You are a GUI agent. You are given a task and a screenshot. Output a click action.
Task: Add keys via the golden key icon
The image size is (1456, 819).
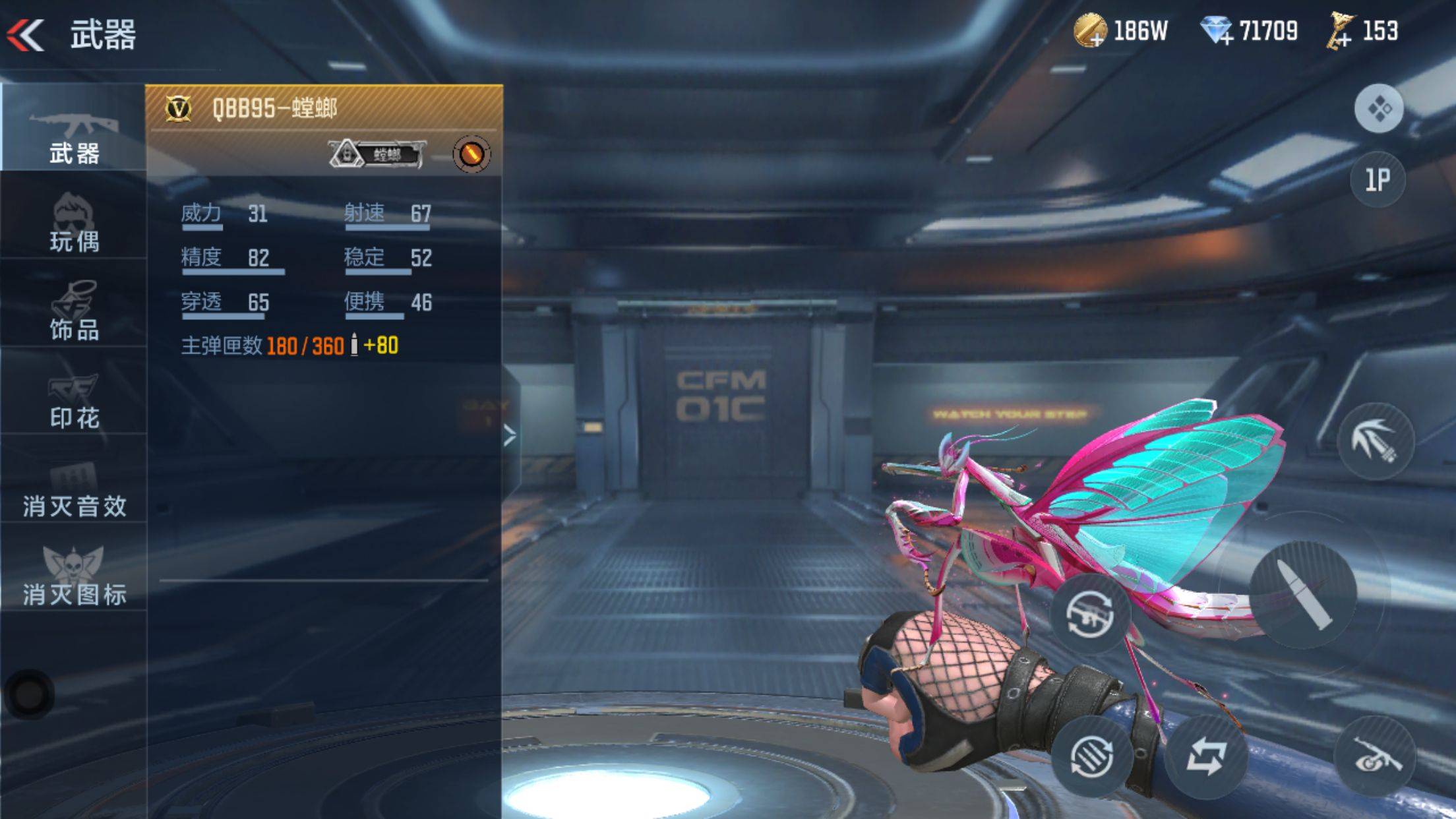tap(1340, 31)
